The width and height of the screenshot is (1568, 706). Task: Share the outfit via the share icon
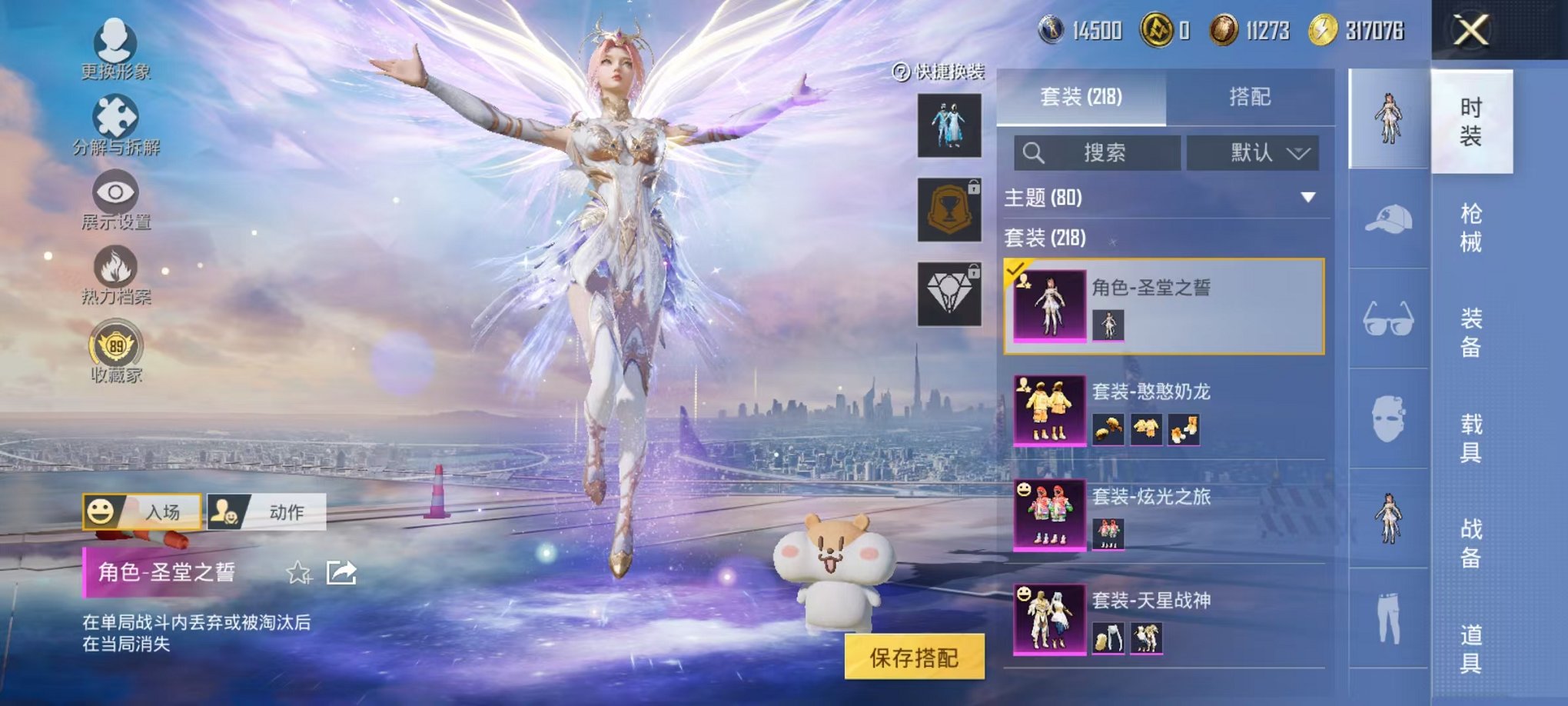341,573
